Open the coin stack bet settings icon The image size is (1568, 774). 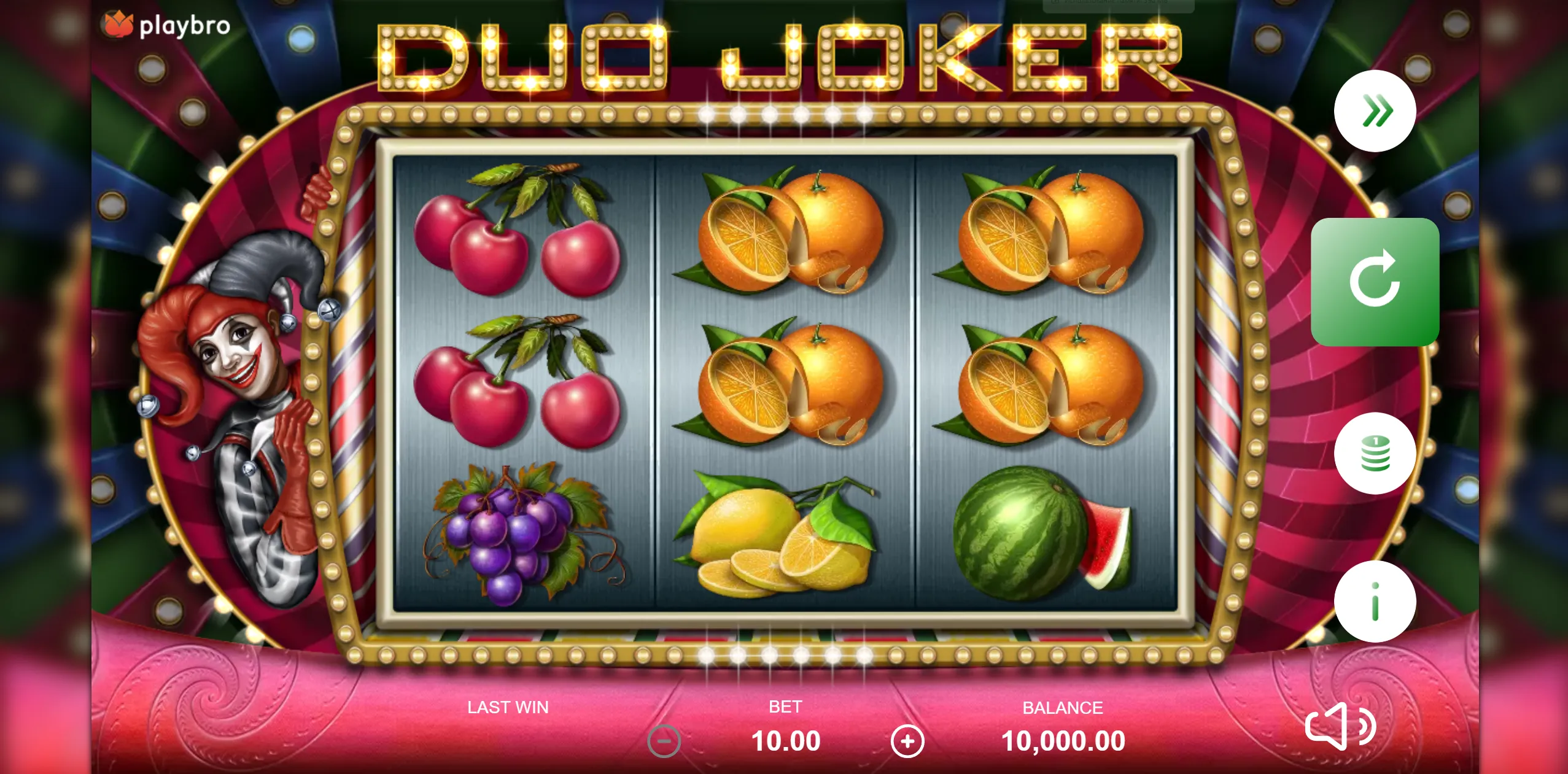pos(1377,452)
